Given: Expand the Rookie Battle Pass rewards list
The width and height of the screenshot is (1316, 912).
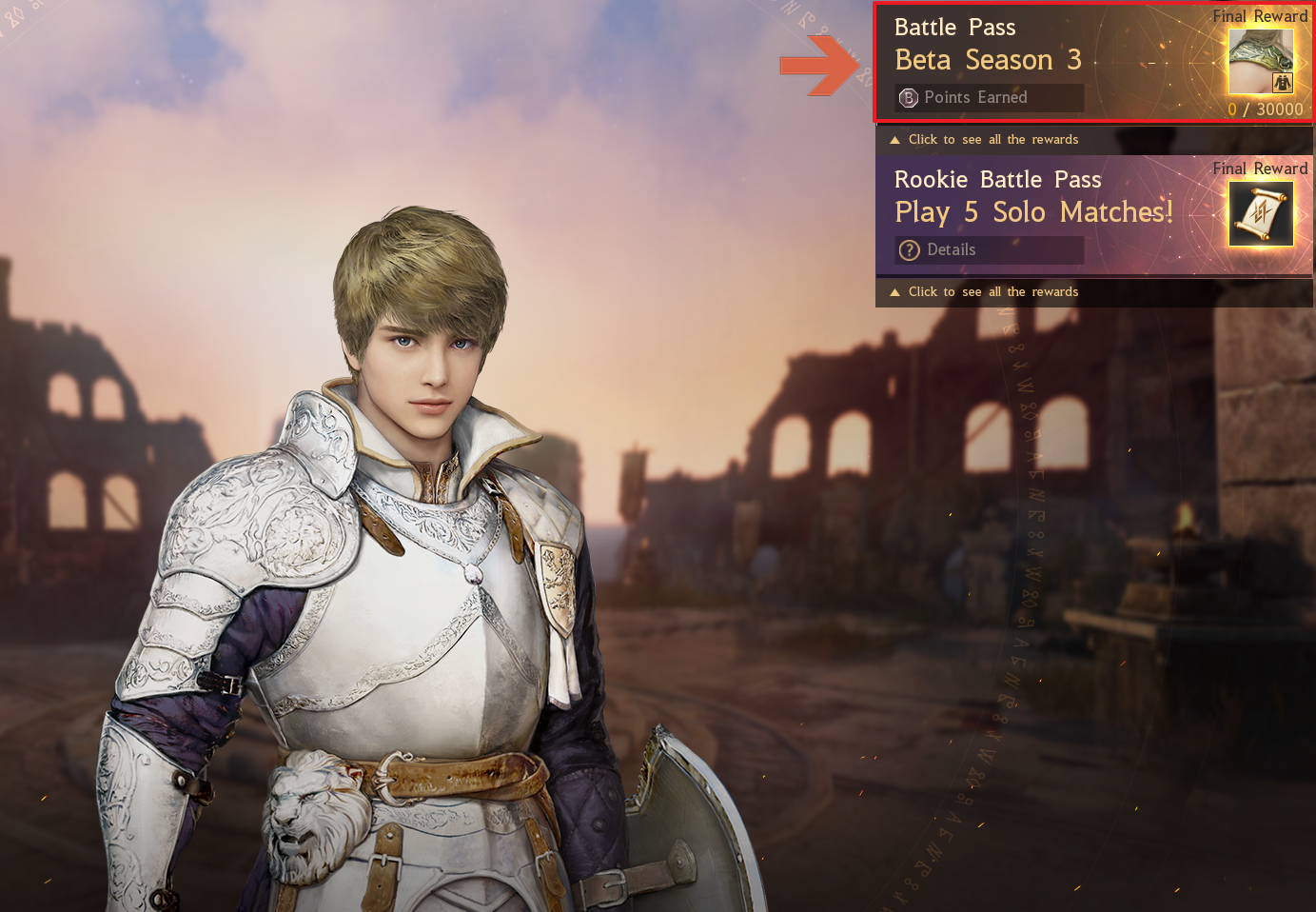Looking at the screenshot, I should coord(992,292).
